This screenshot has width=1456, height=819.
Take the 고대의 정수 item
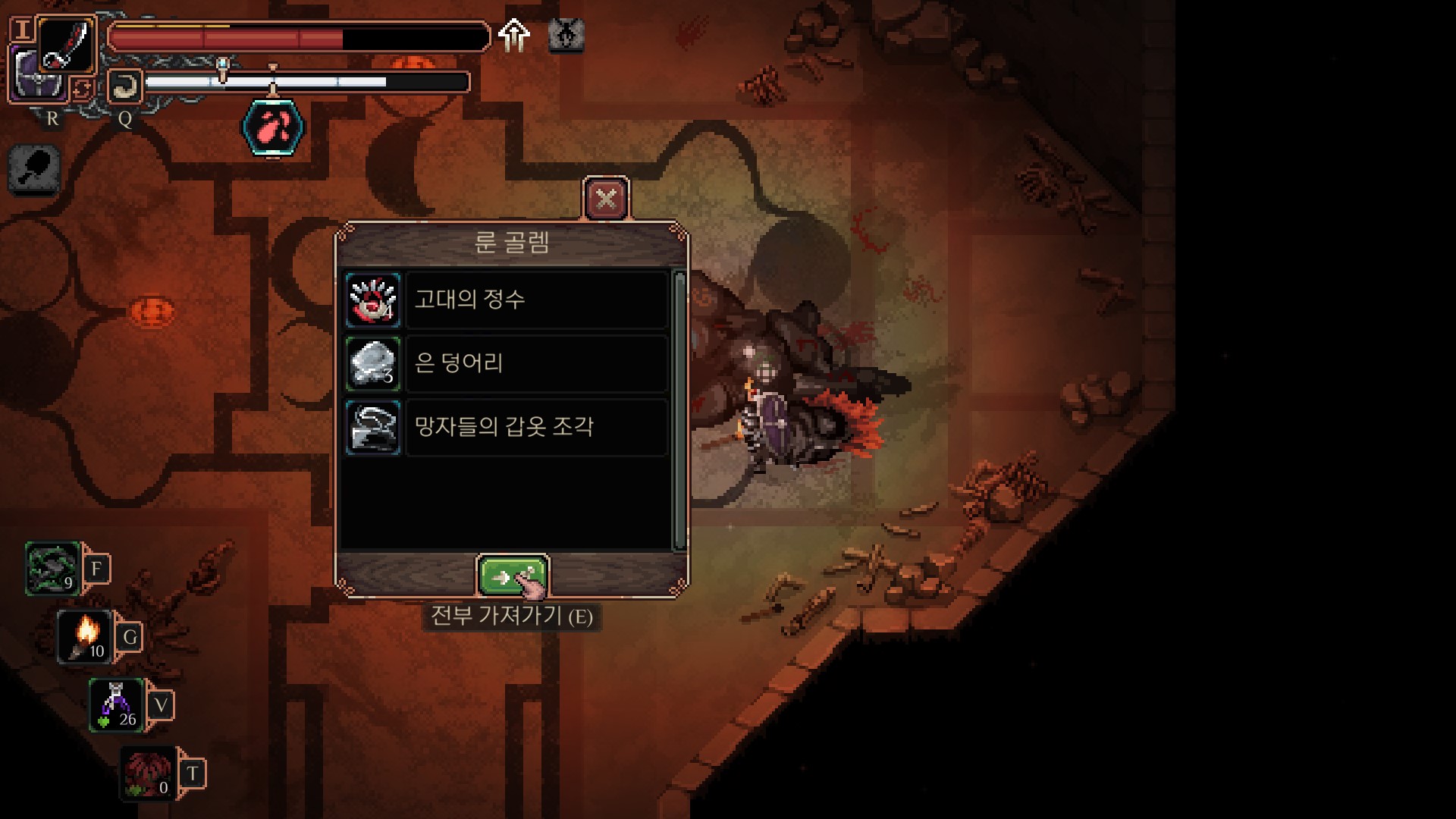tap(506, 300)
